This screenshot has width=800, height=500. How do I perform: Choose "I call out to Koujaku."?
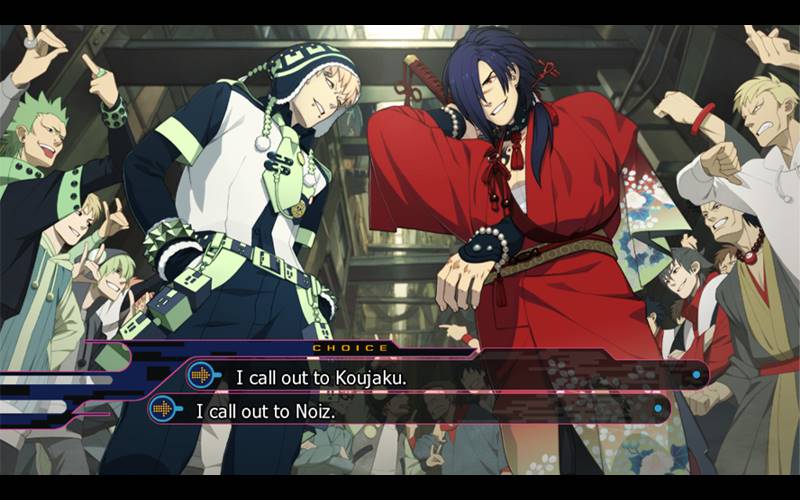tap(321, 377)
